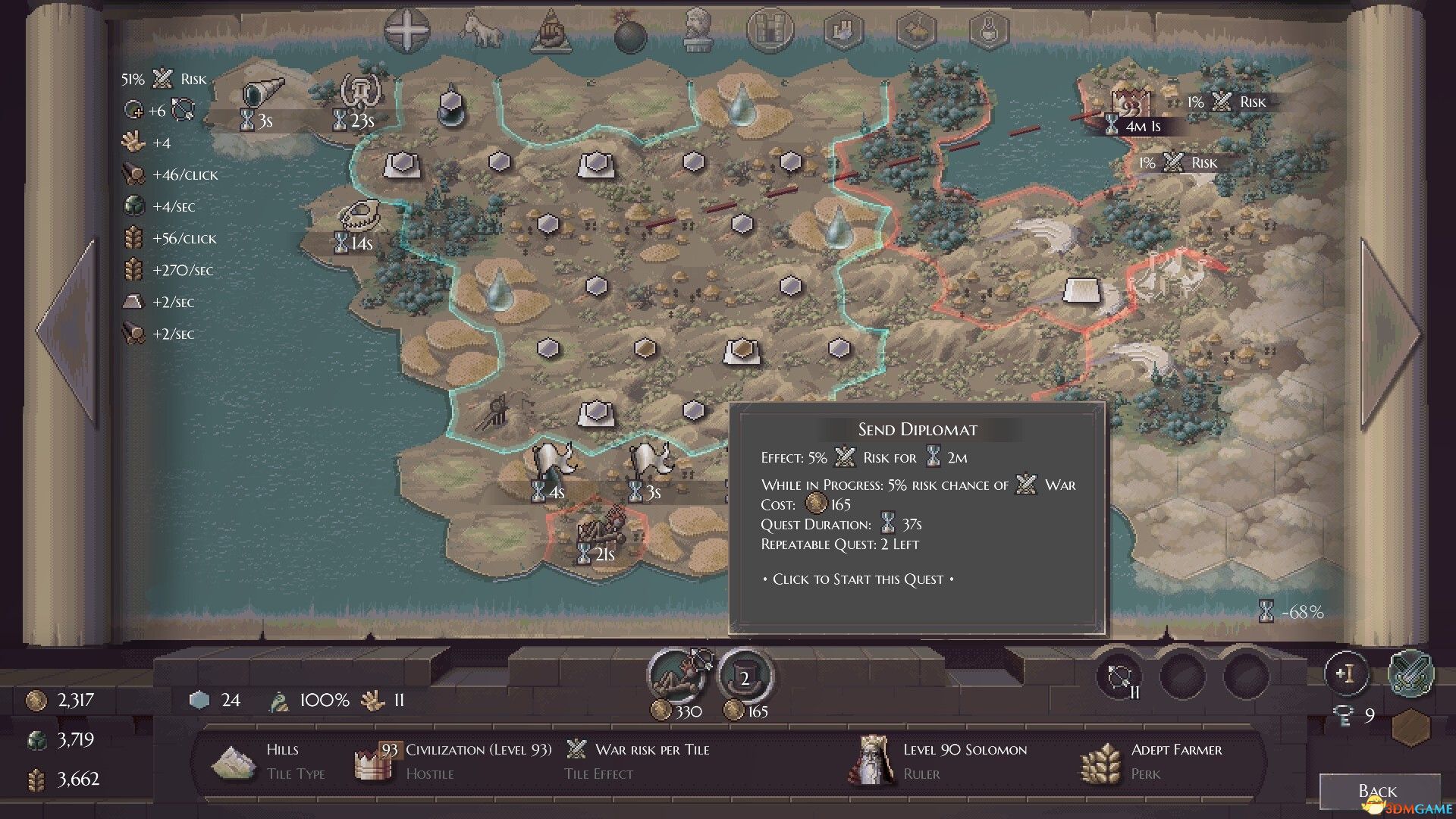
Task: Select the arrow-circle slot showing 11
Action: [1119, 676]
